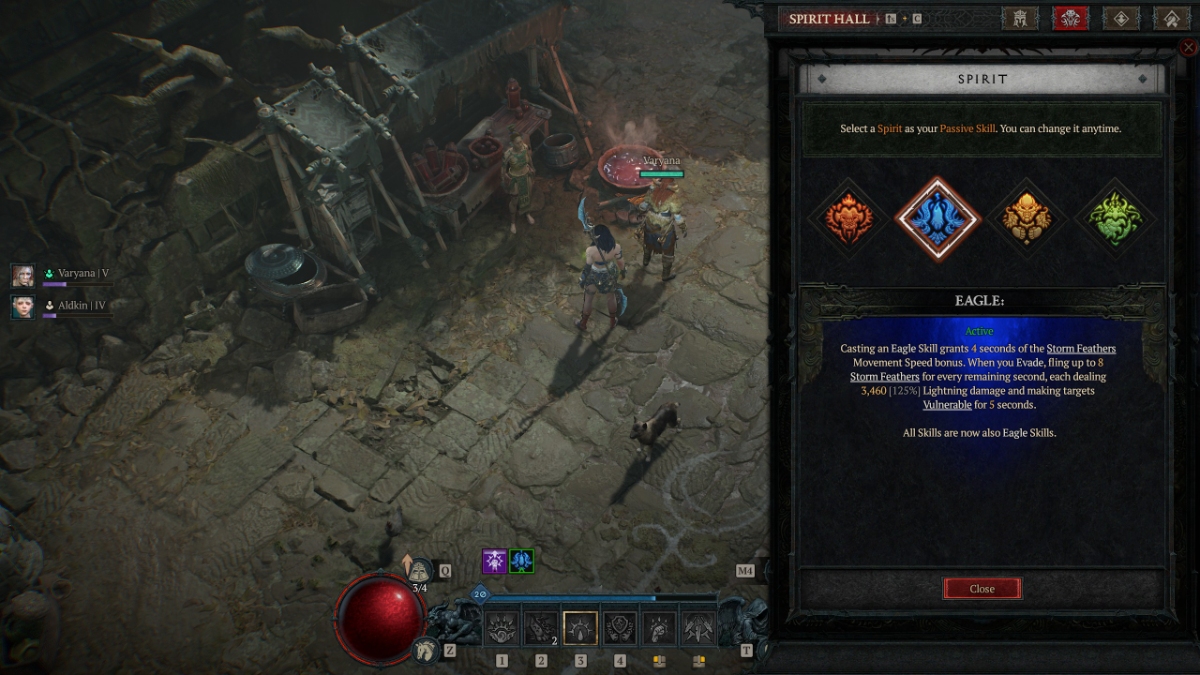
Task: Activate skill slot 2 with claw icon
Action: tap(541, 628)
